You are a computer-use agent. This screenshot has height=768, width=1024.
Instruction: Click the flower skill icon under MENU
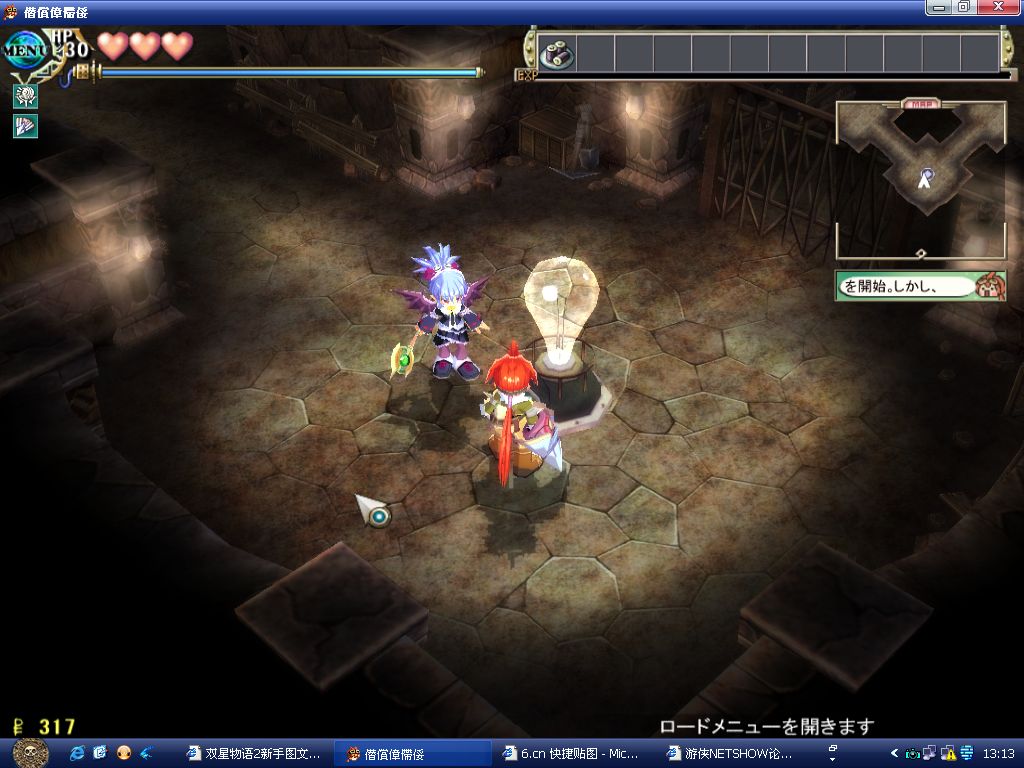click(x=25, y=96)
